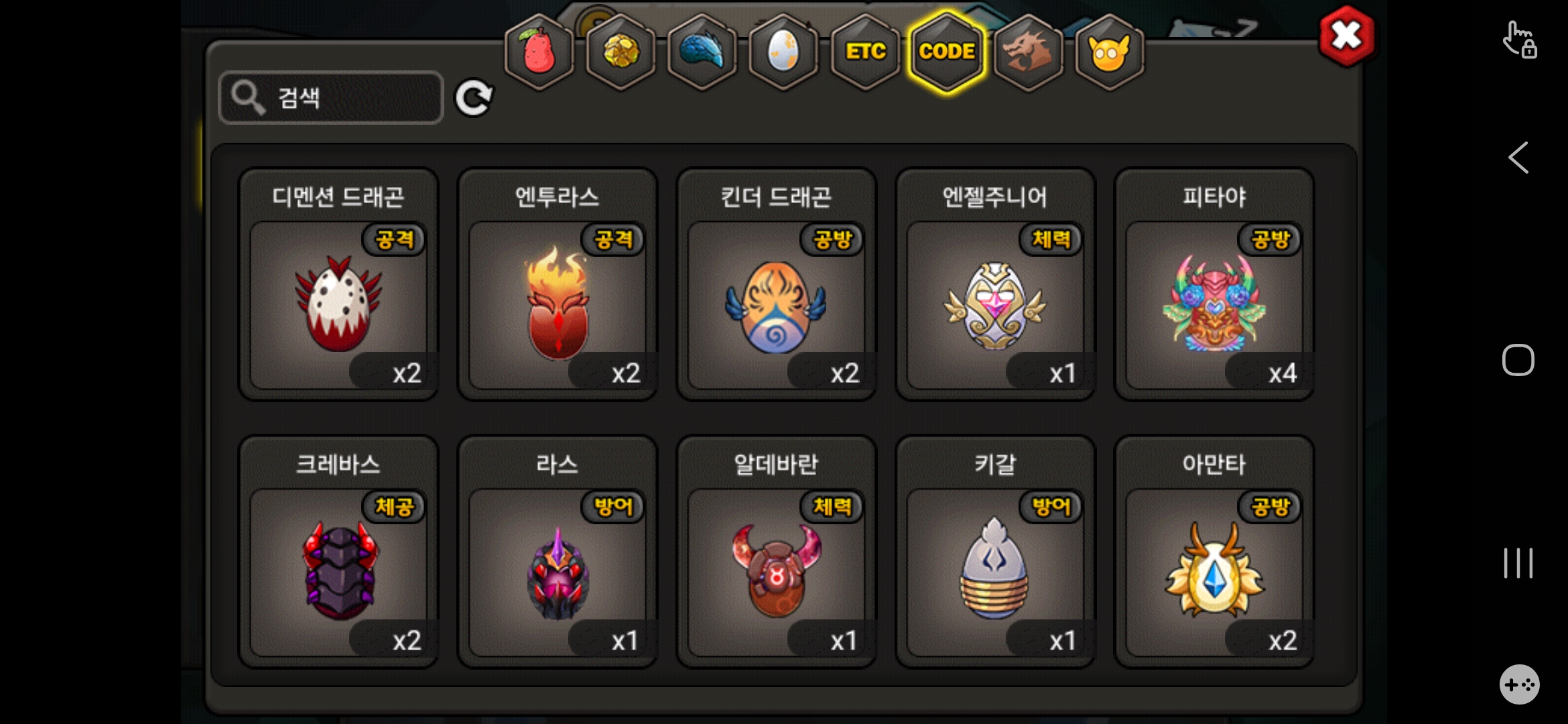This screenshot has height=724, width=1568.
Task: Show the white egg category tab
Action: (783, 52)
